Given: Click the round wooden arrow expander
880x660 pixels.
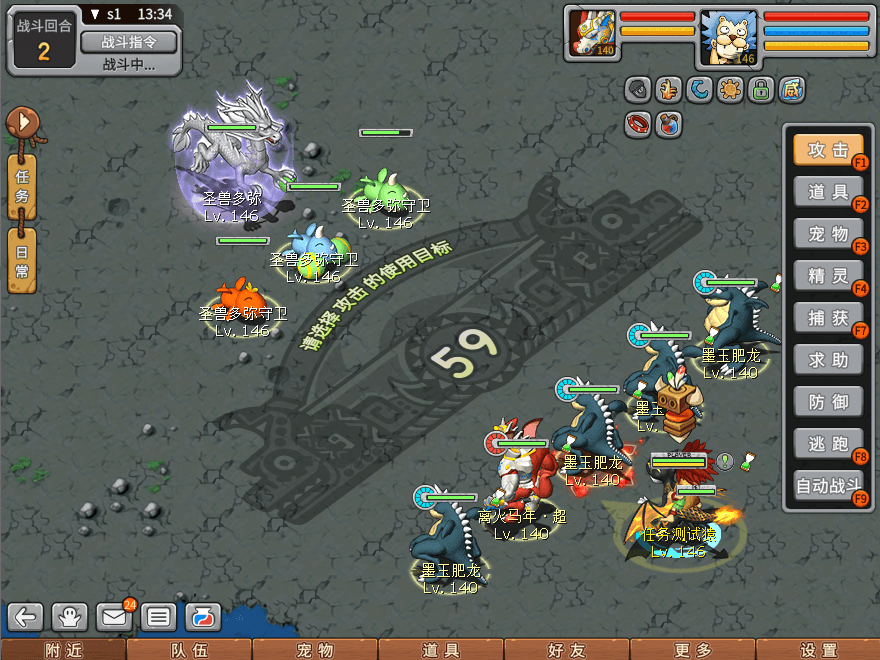Looking at the screenshot, I should (22, 124).
